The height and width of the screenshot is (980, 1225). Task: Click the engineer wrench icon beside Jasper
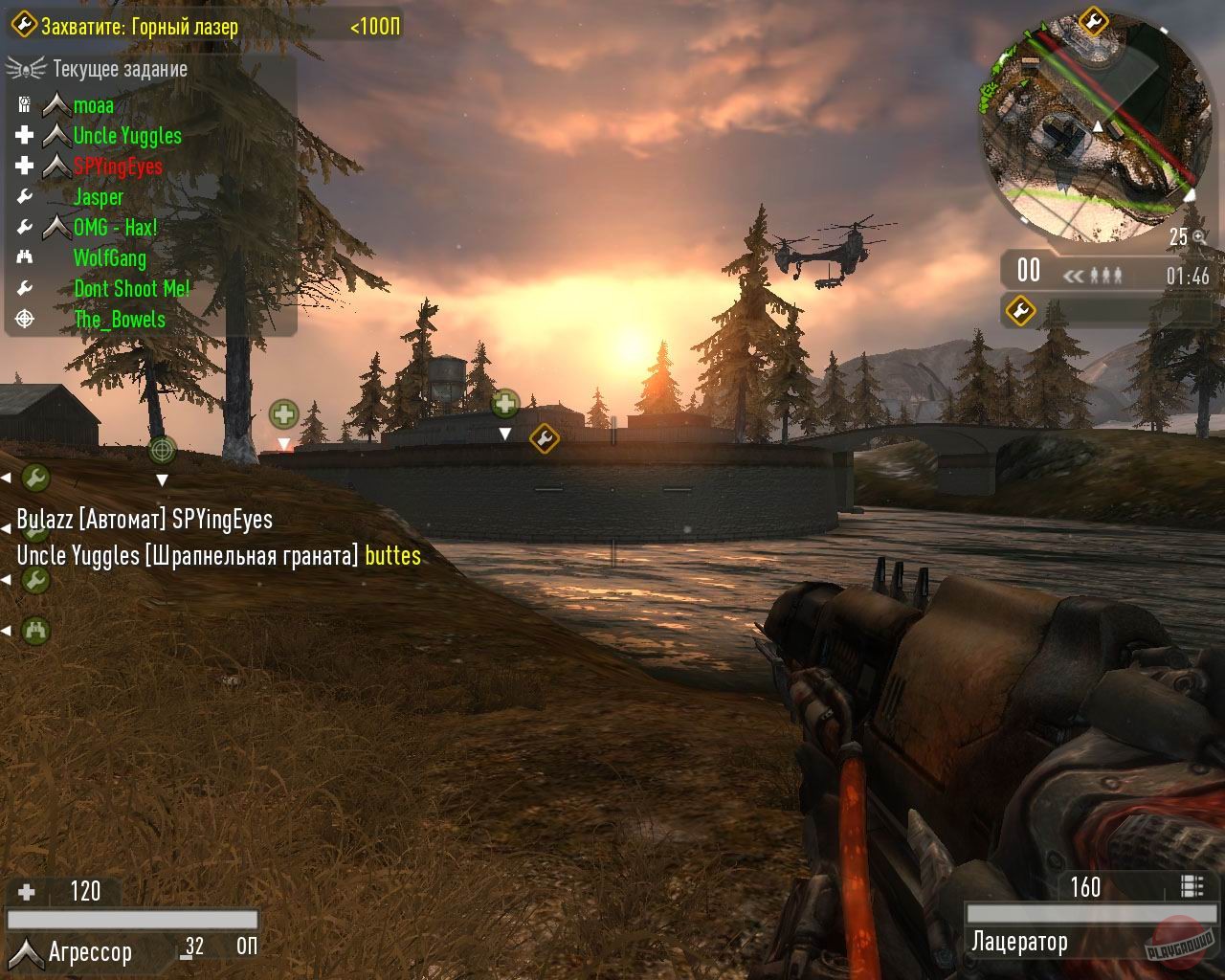coord(23,197)
